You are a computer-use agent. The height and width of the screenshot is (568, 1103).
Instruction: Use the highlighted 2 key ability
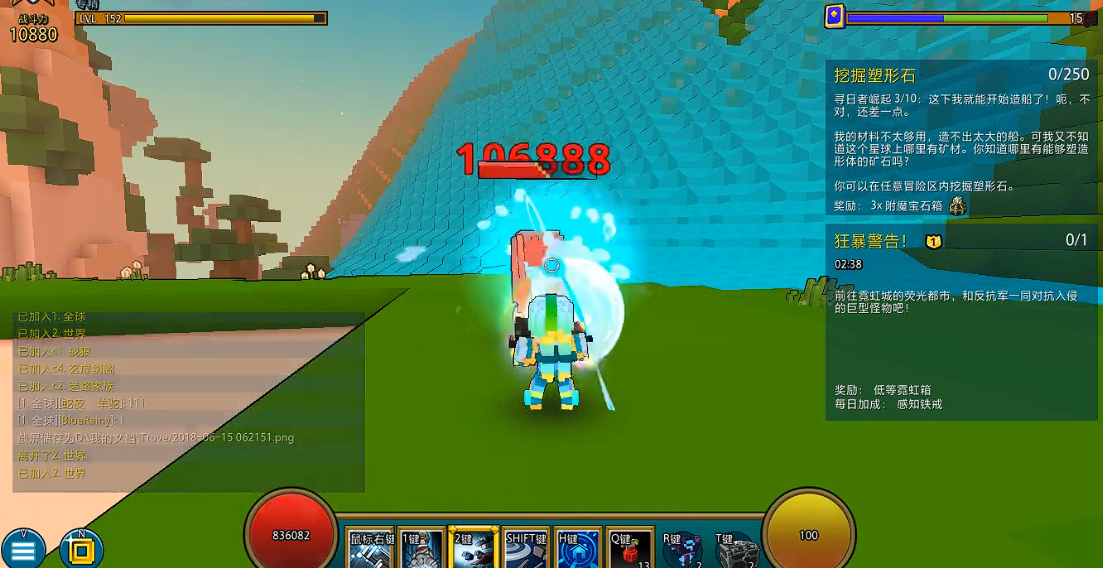(x=473, y=549)
